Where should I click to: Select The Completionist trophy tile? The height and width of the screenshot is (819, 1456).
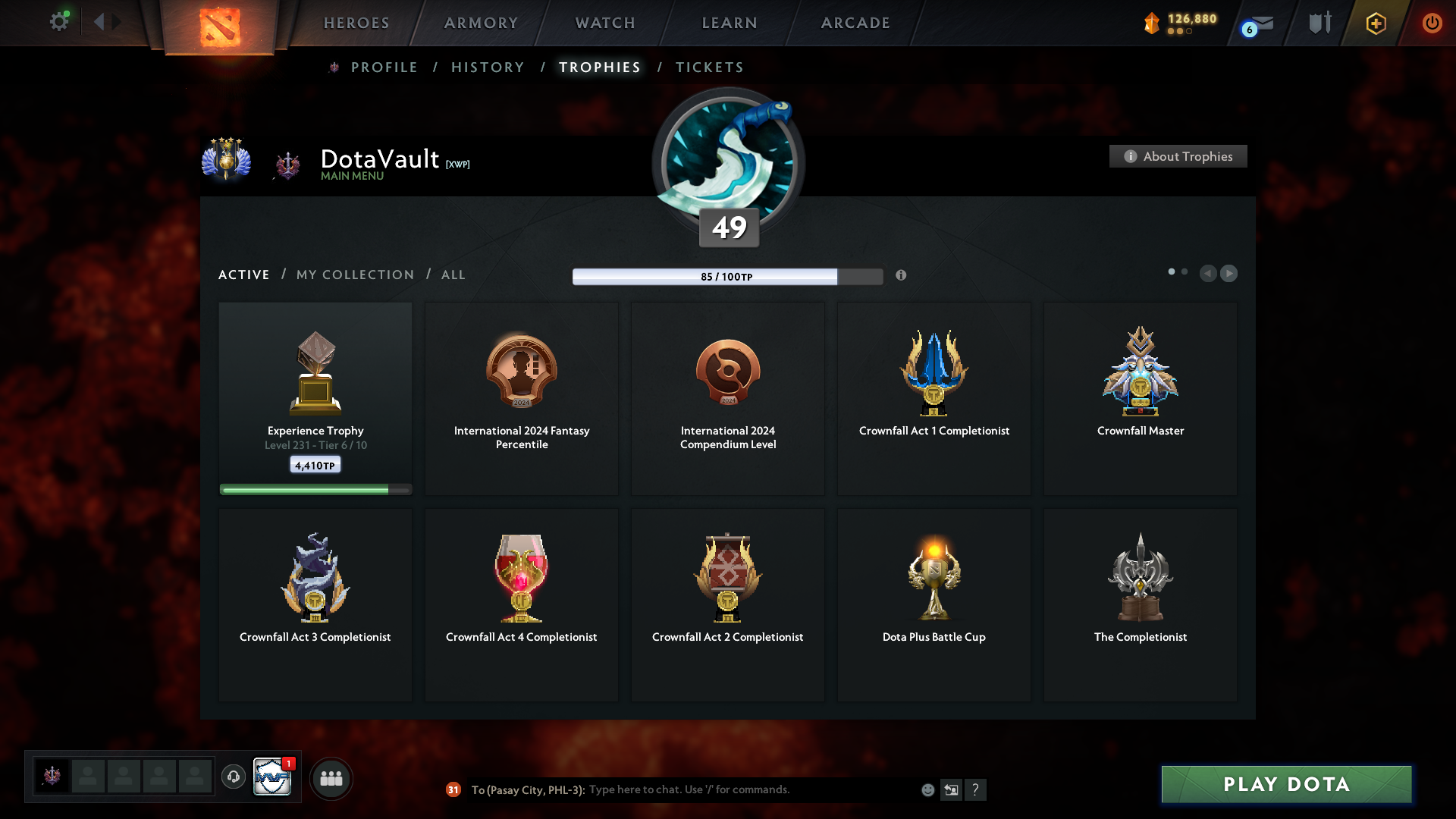[1140, 604]
